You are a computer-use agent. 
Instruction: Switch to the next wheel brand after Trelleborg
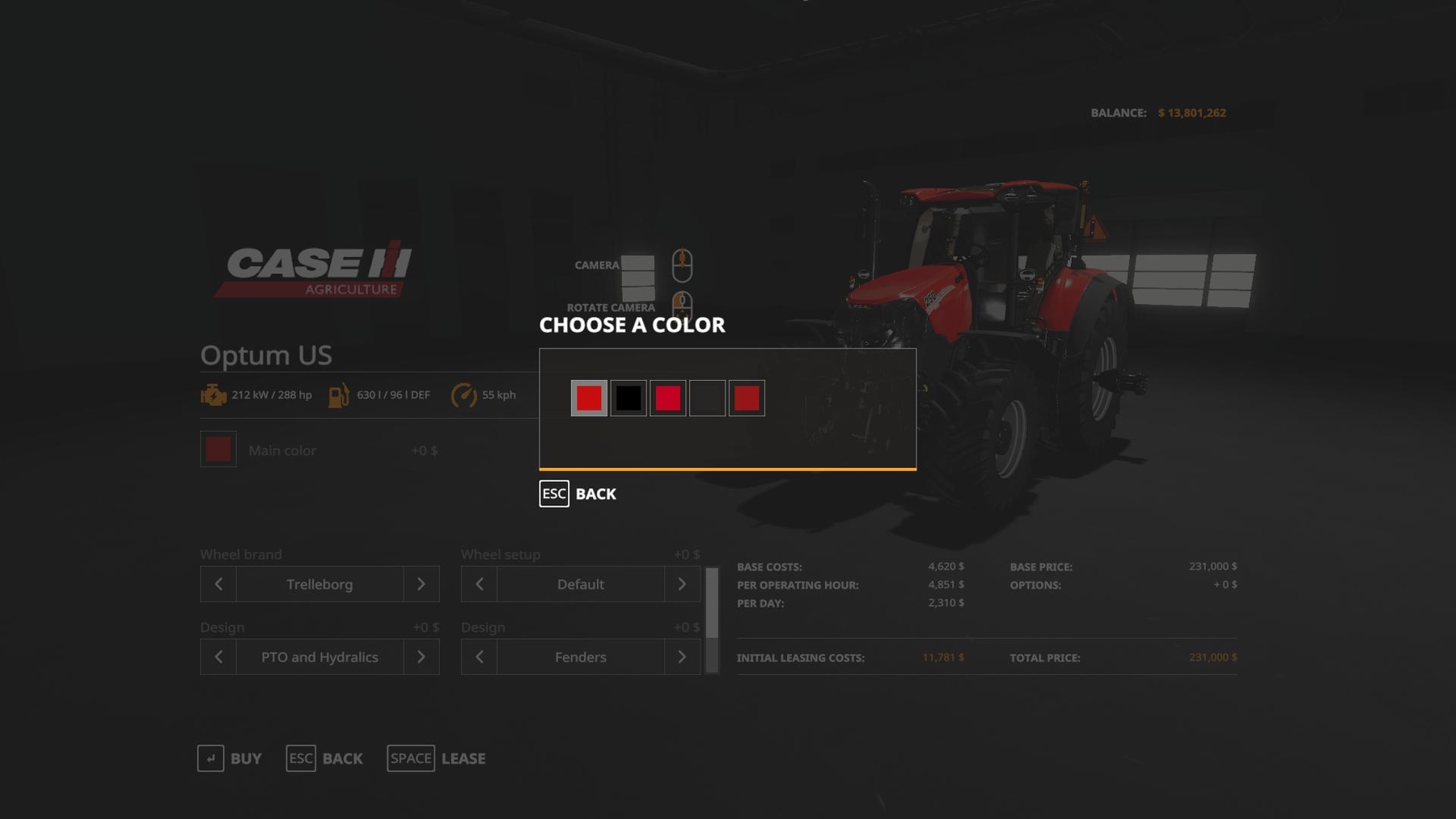(421, 584)
